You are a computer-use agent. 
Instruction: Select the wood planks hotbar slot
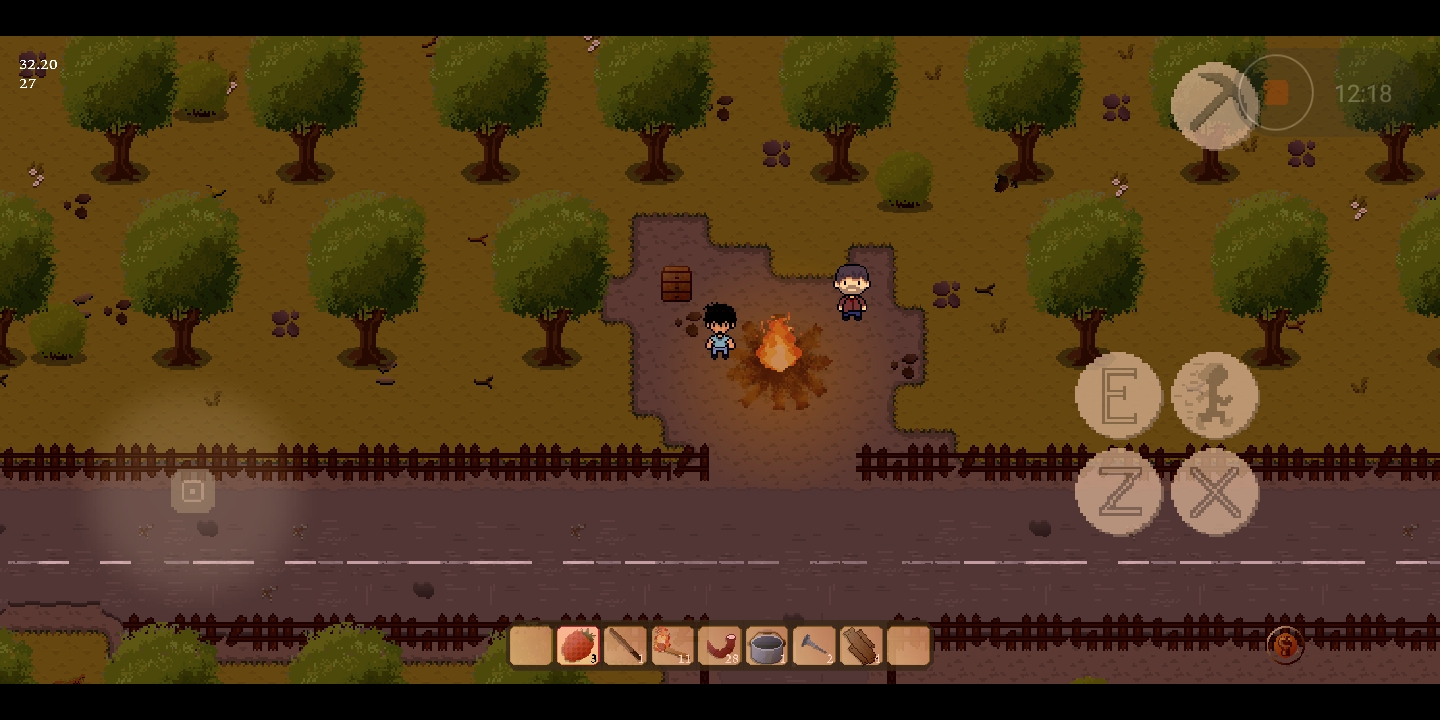861,646
